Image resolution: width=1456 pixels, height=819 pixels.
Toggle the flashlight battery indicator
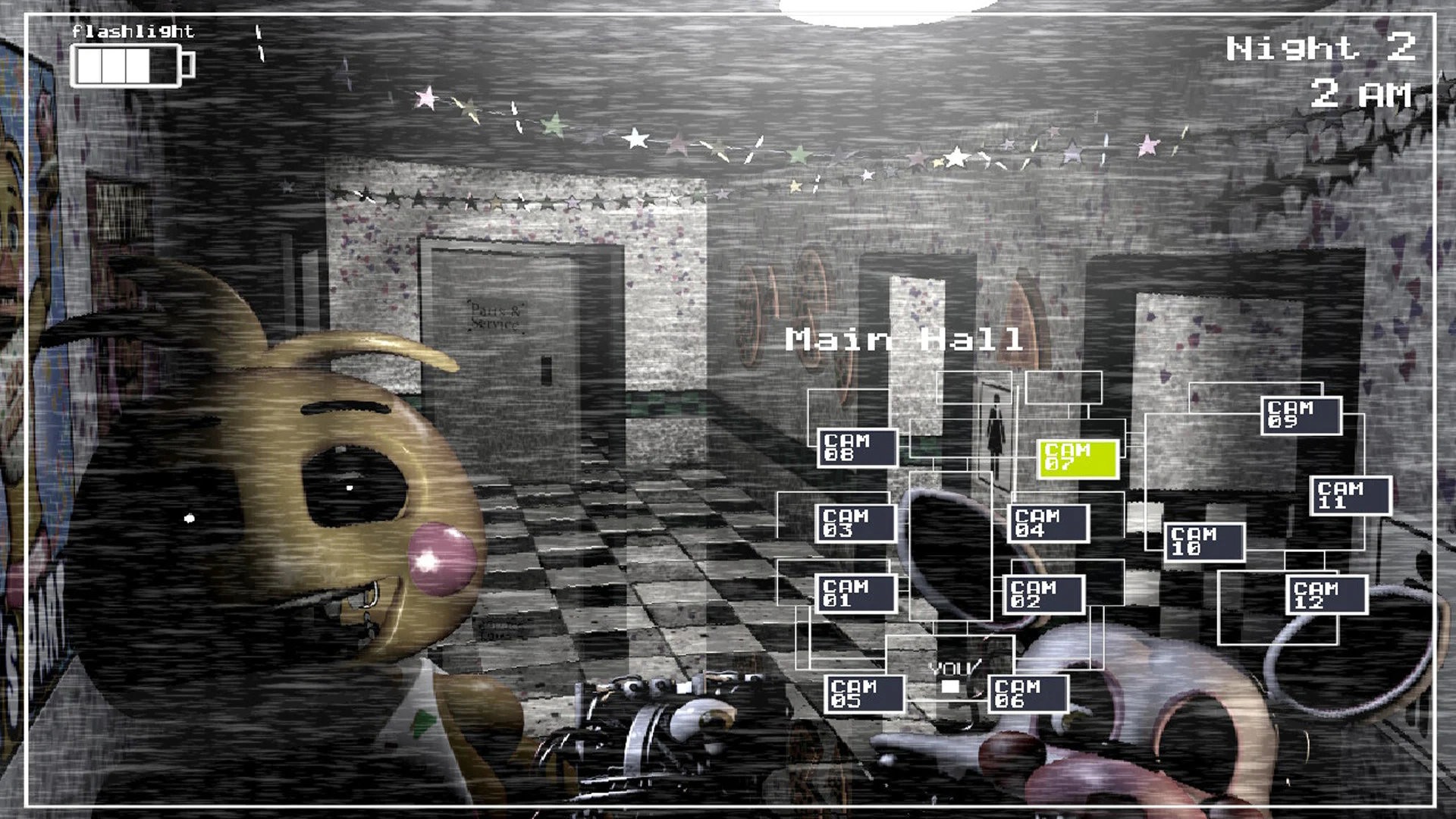(x=129, y=67)
